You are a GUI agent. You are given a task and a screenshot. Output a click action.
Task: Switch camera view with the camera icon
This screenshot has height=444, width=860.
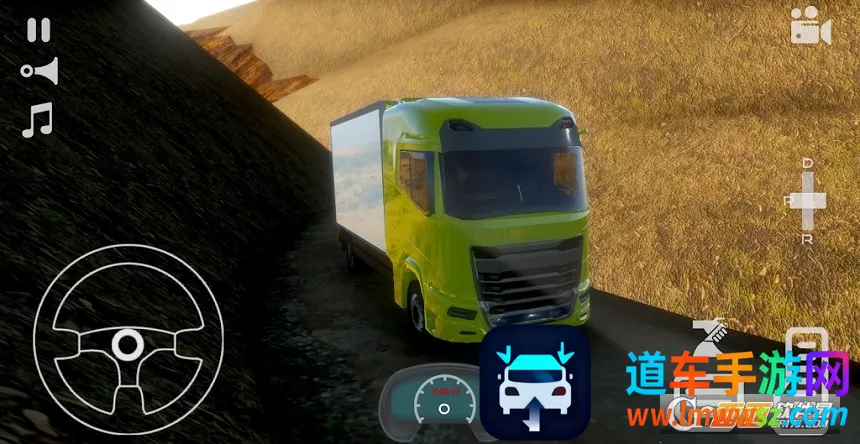coord(810,27)
